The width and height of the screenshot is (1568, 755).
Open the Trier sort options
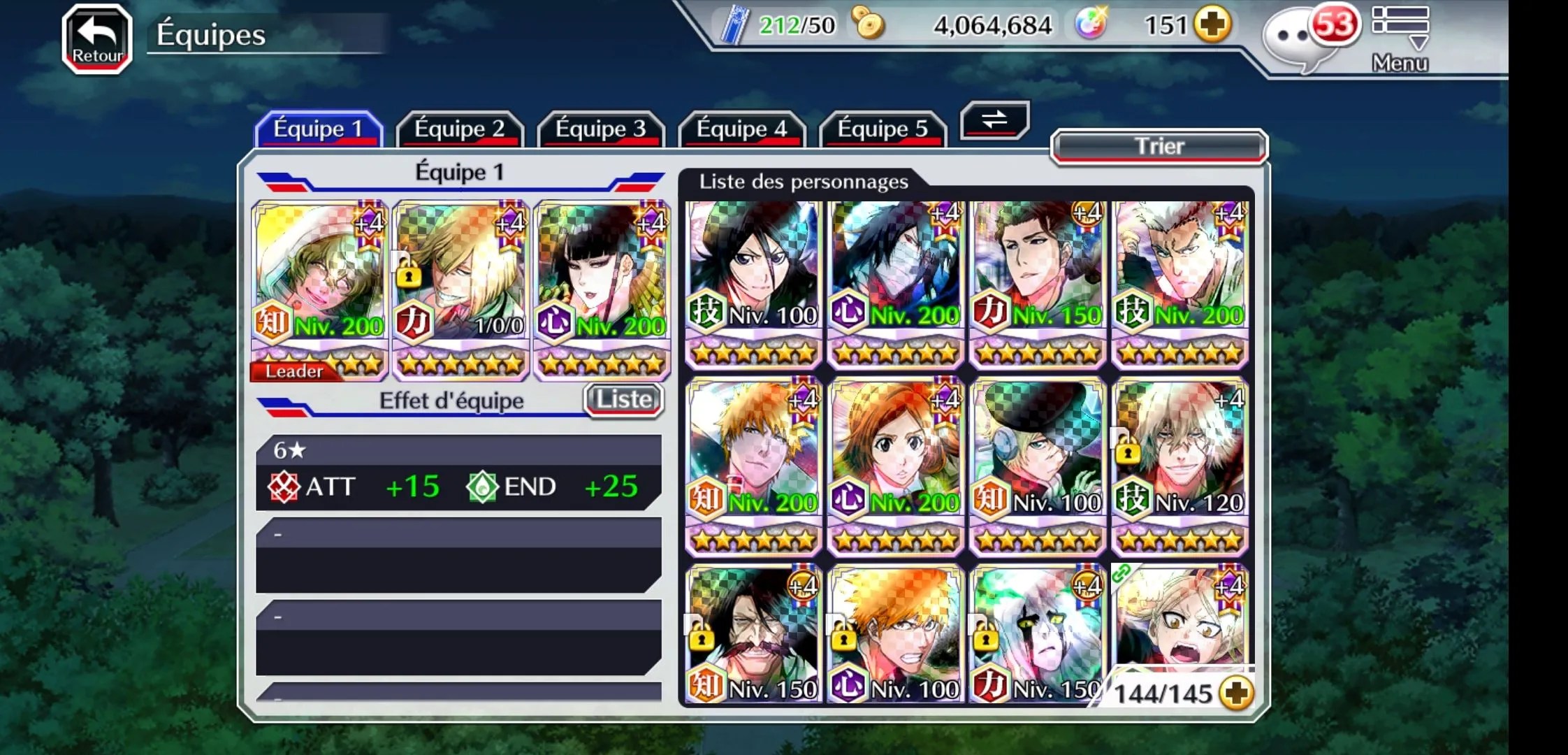(x=1159, y=147)
